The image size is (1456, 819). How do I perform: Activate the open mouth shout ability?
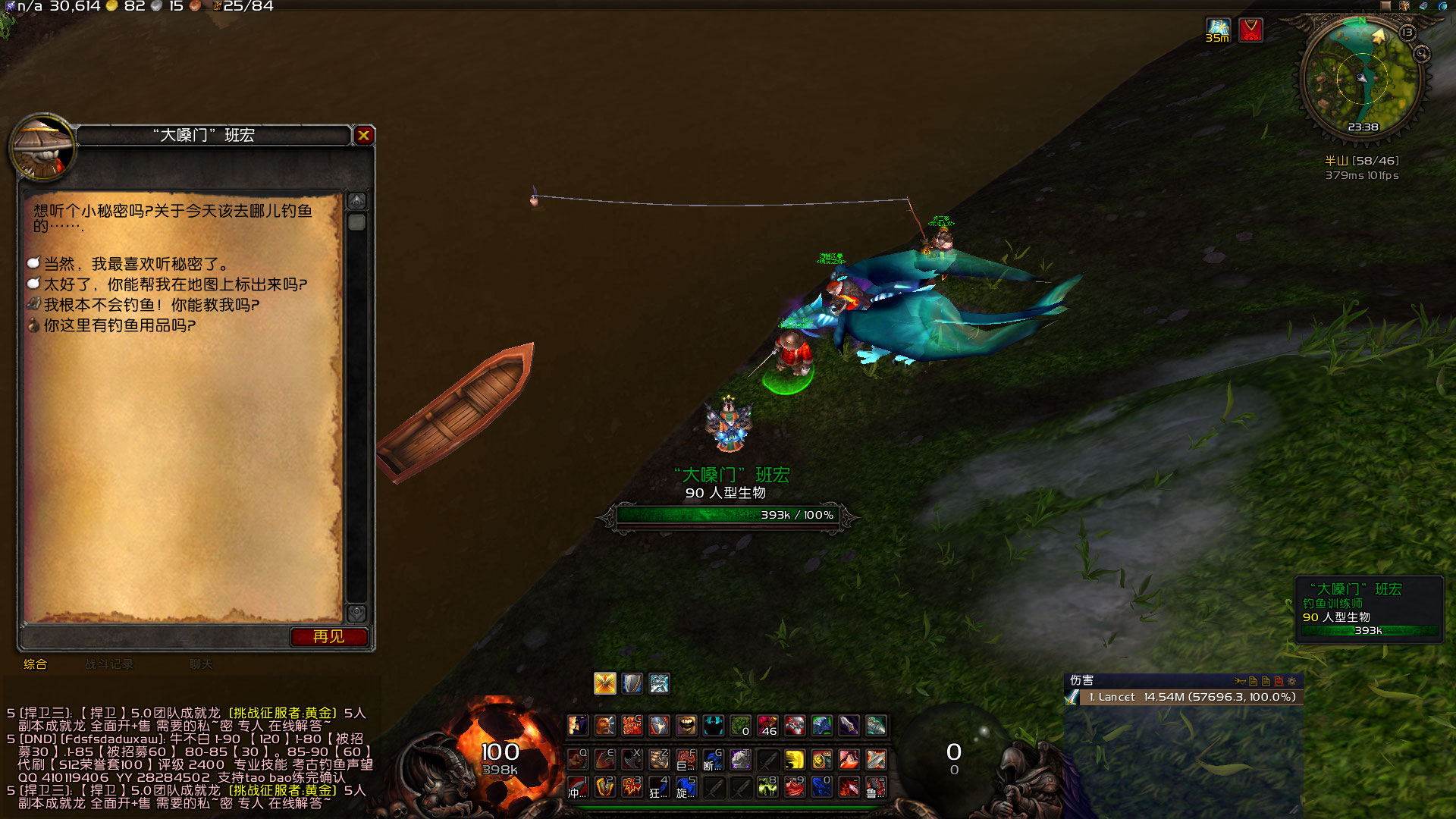686,726
